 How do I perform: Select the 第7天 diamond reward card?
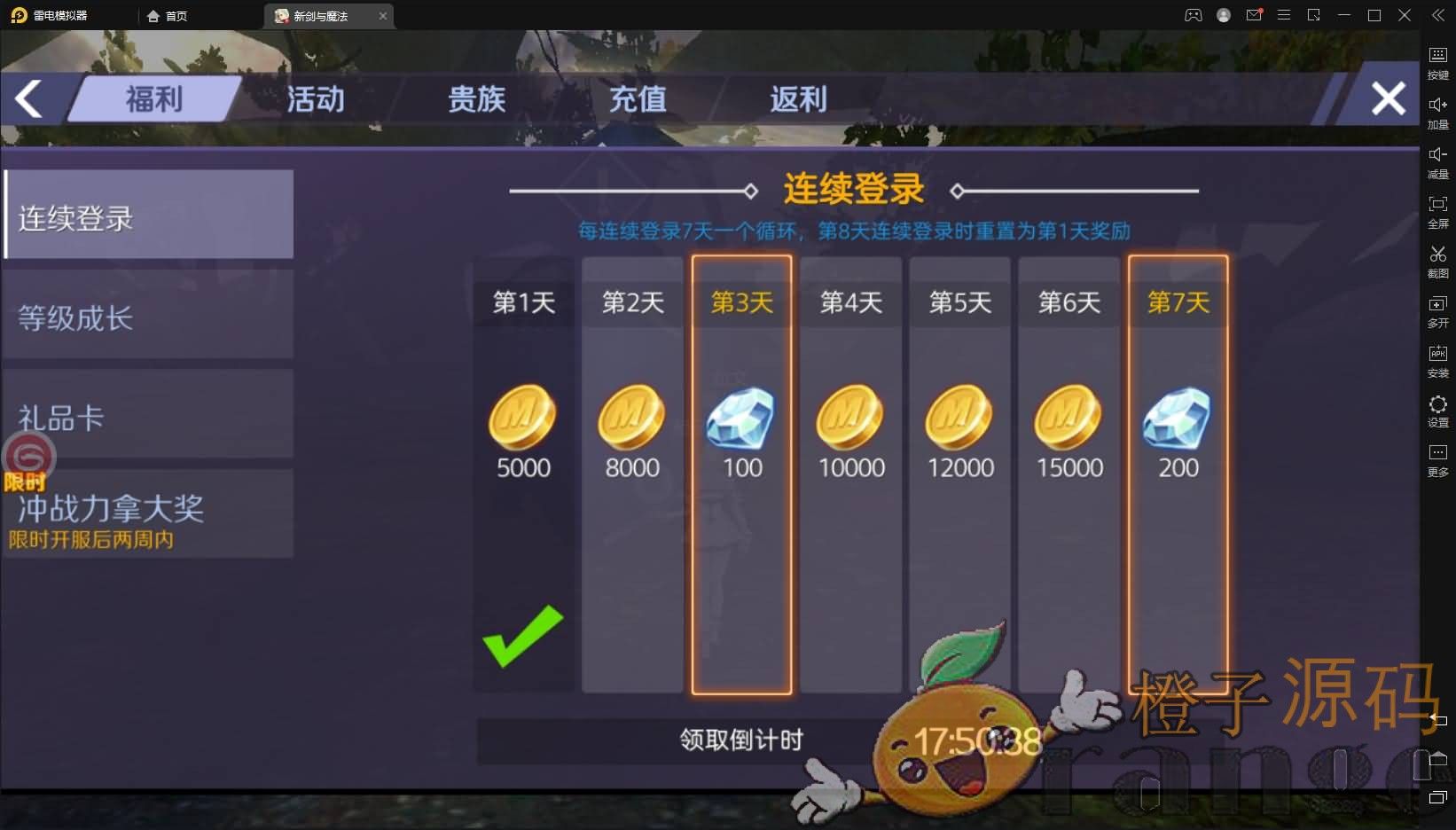[1178, 426]
